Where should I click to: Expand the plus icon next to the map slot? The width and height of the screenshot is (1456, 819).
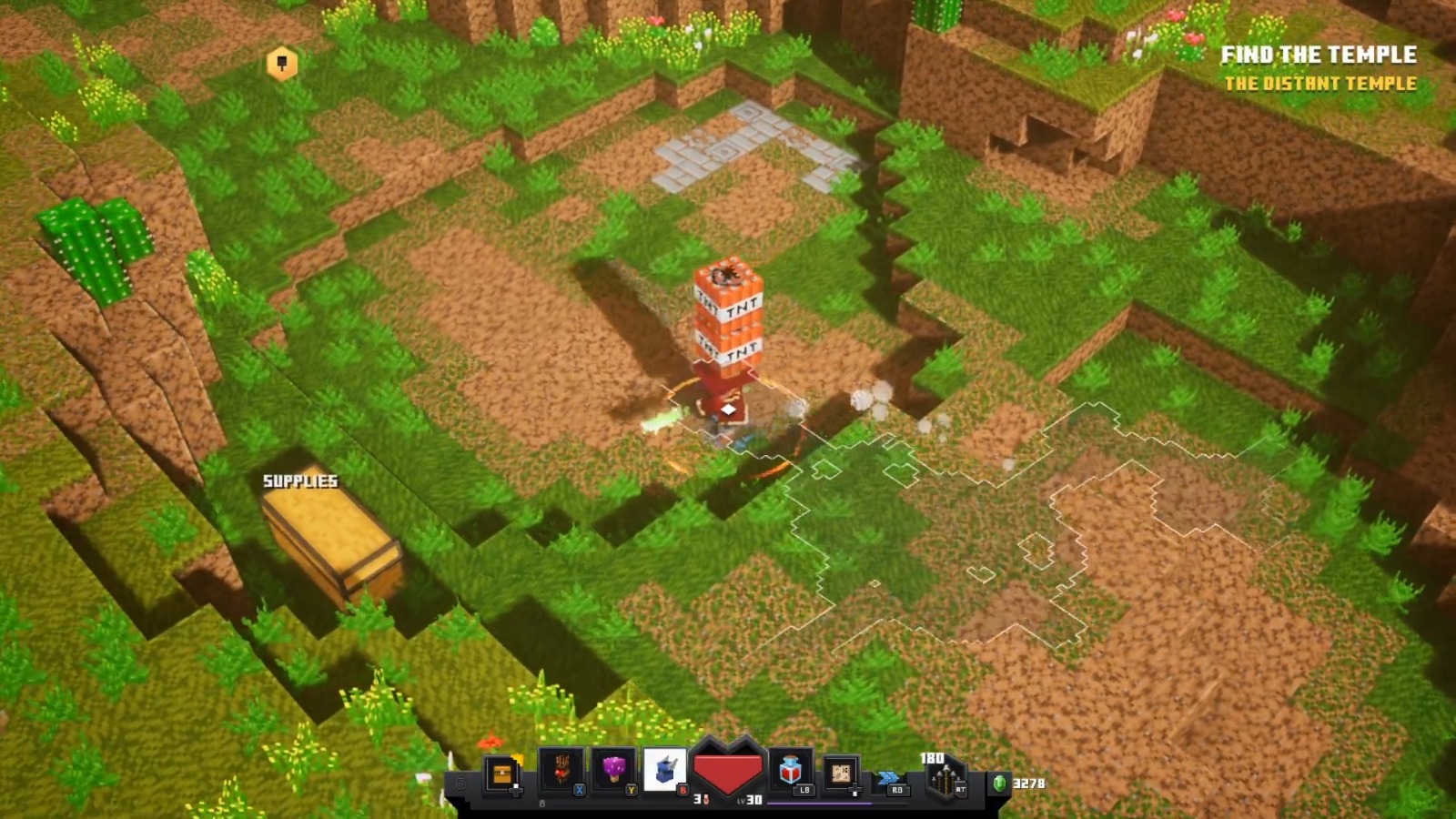(855, 792)
